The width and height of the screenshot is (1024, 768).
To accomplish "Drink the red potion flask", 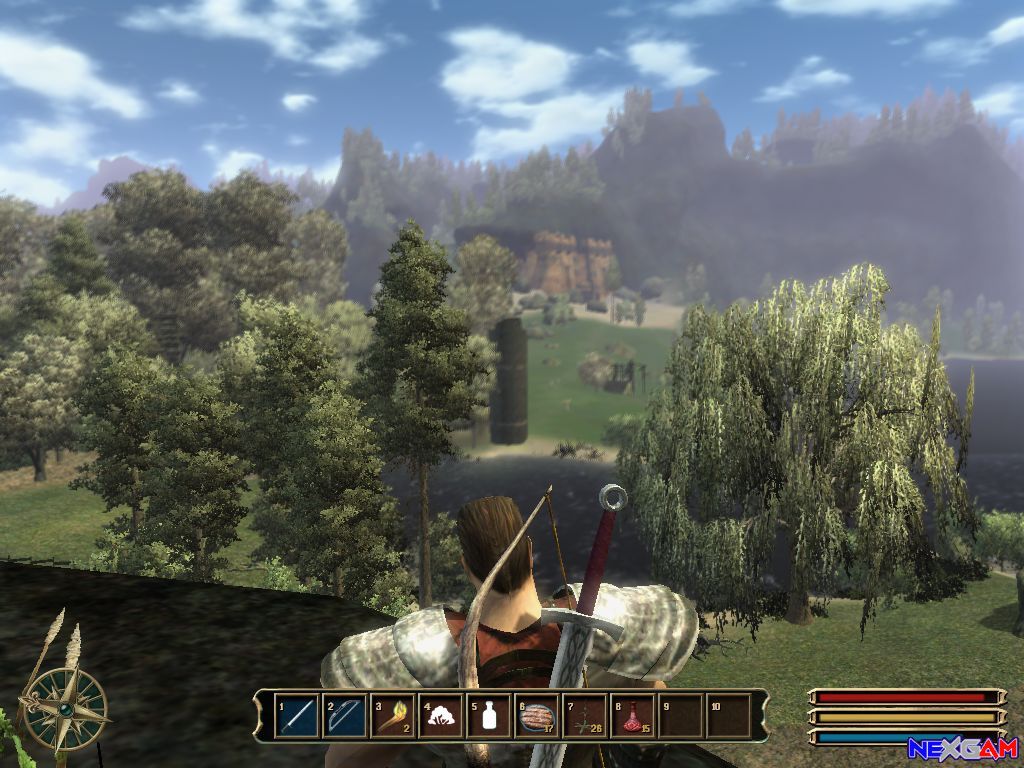I will click(632, 716).
